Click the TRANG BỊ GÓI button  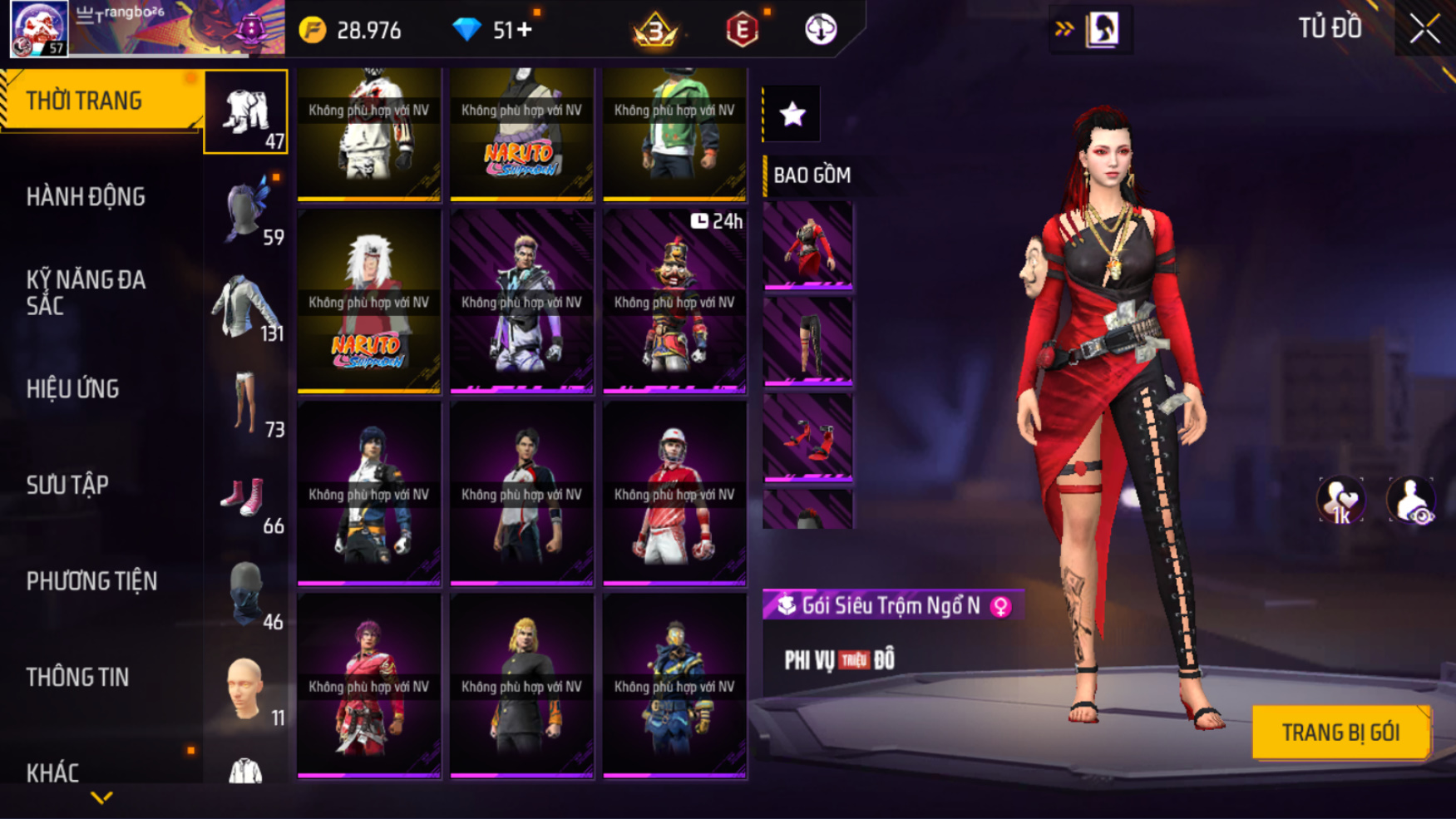tap(1340, 733)
